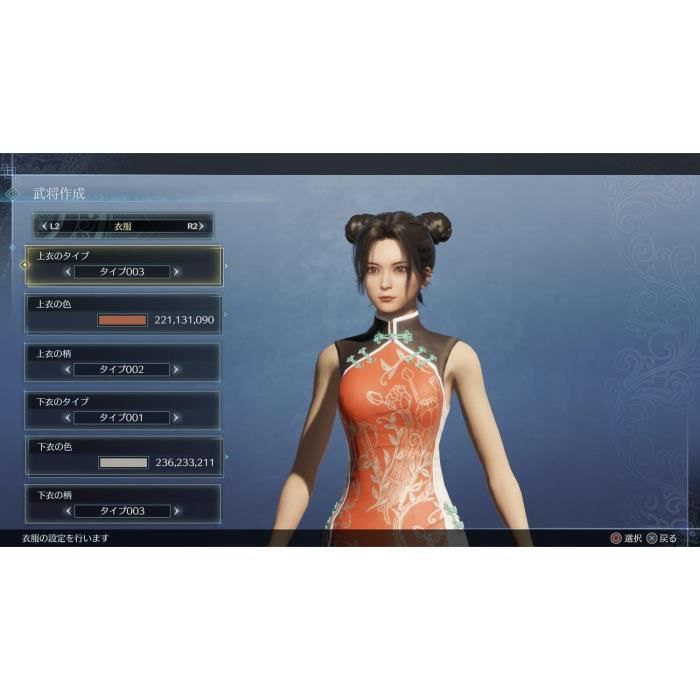The height and width of the screenshot is (700, 700).
Task: Advance 上衣の柄 to the next pattern
Action: pos(177,369)
